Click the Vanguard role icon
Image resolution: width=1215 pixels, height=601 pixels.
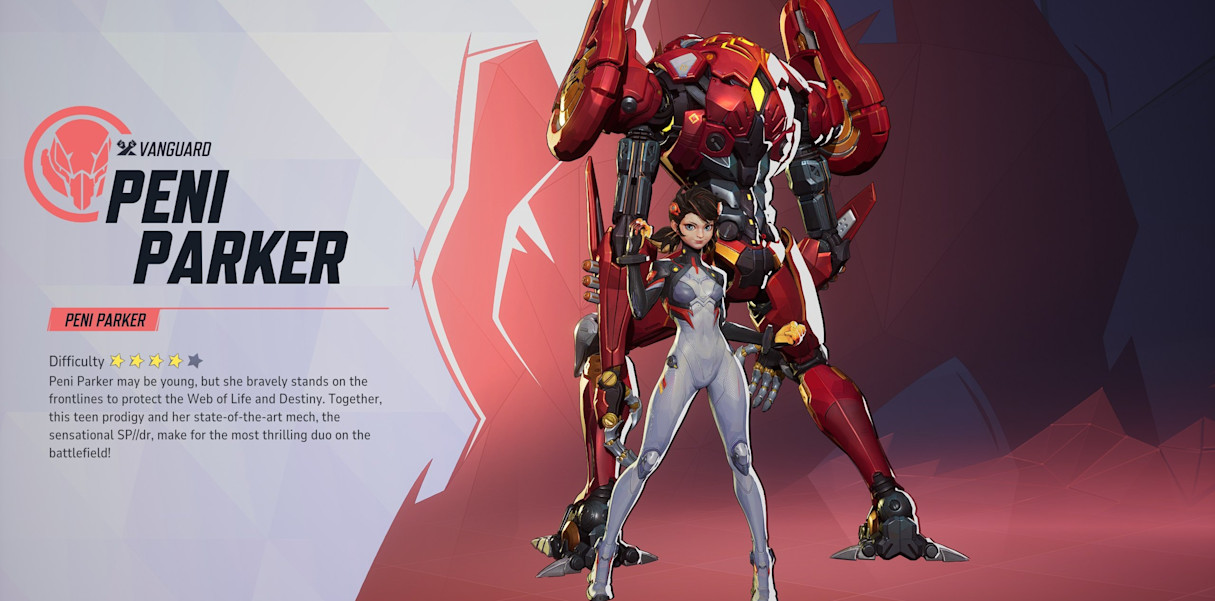[x=126, y=149]
